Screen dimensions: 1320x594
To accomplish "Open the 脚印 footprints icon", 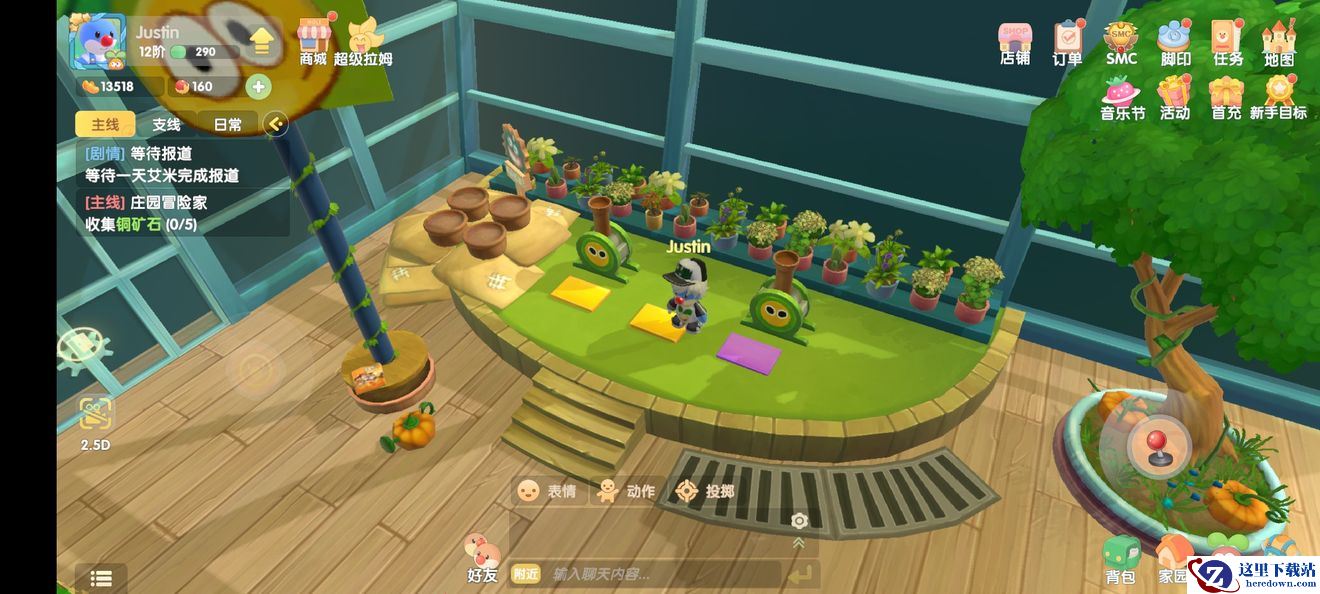I will coord(1174,42).
